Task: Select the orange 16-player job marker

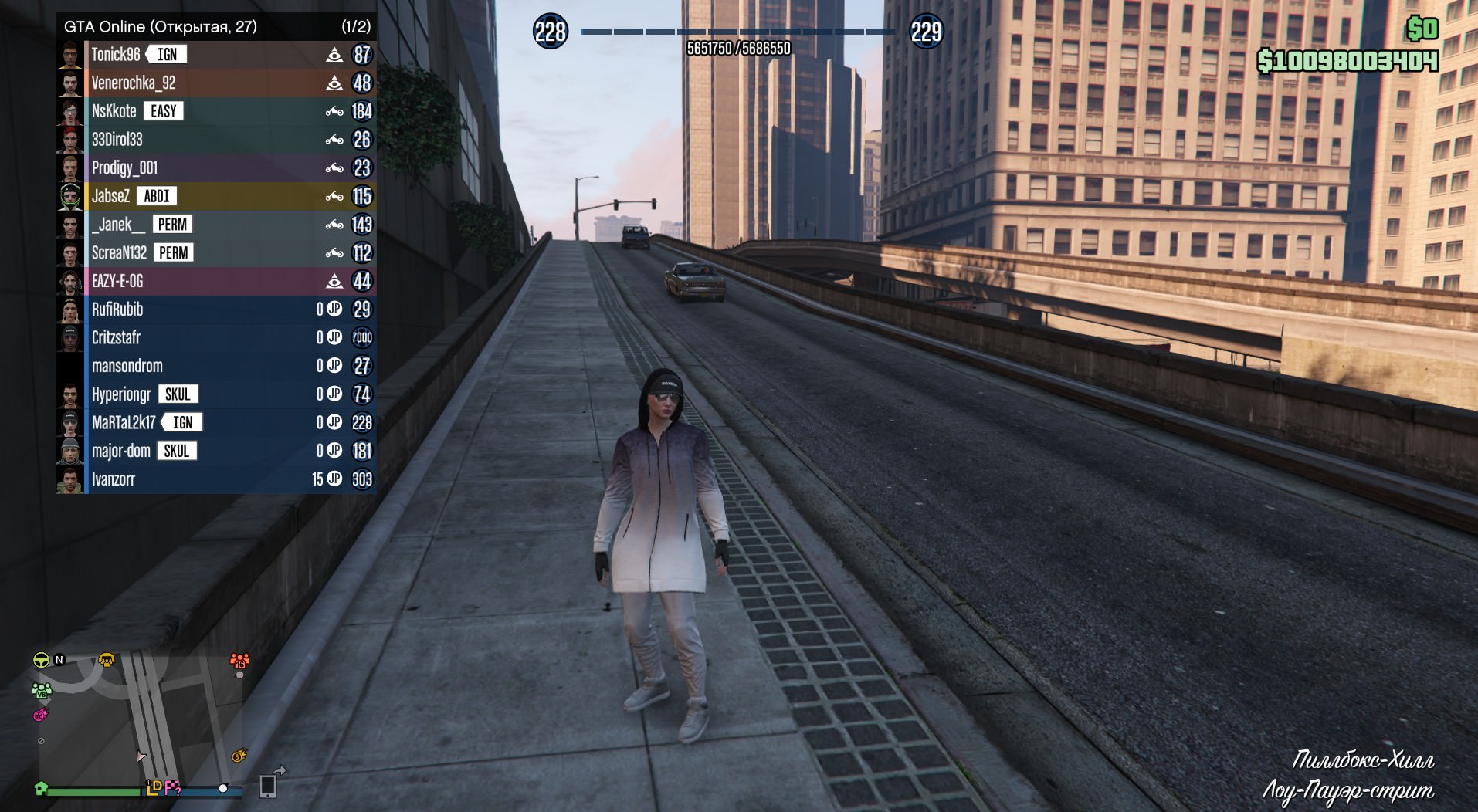Action: [x=239, y=661]
